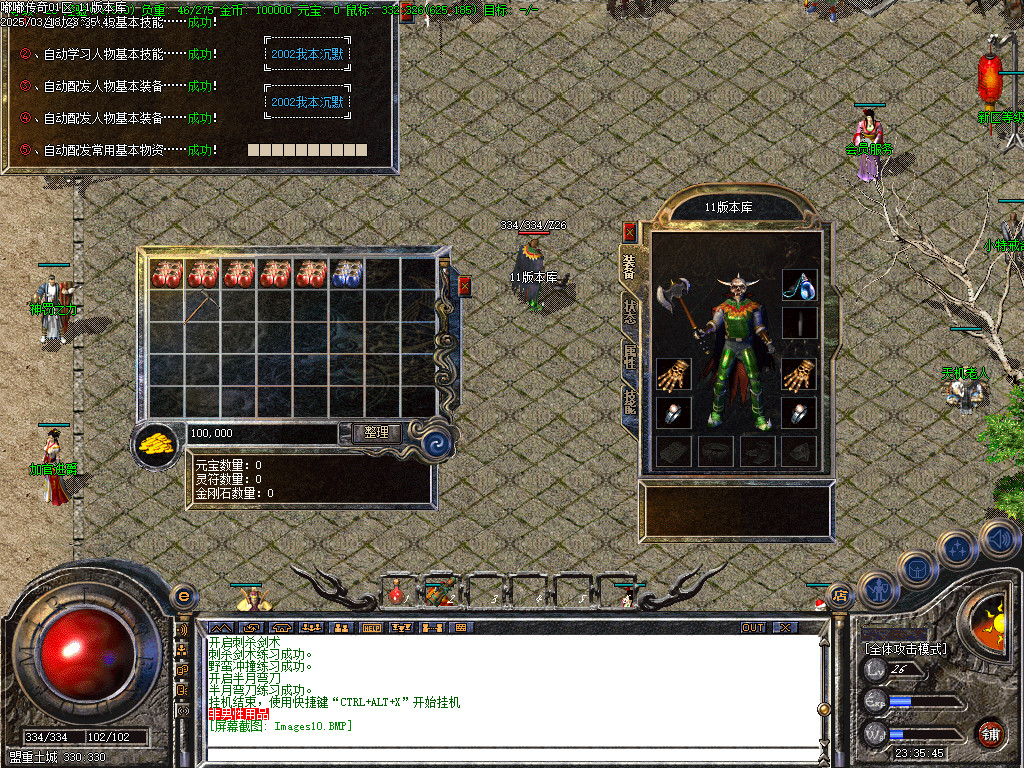Click the swirling blue orb in the bag

[x=436, y=442]
